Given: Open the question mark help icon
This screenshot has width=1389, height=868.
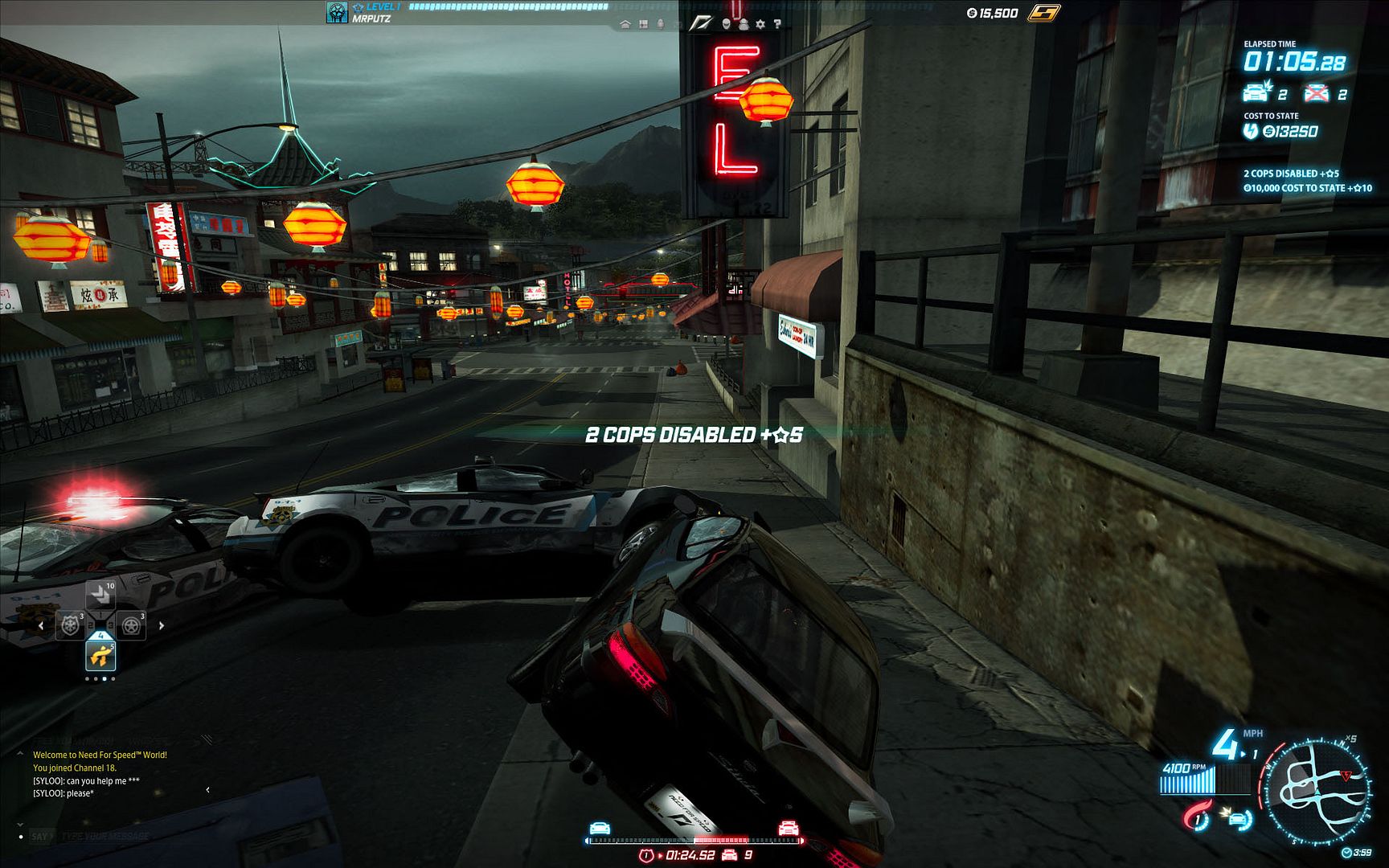Looking at the screenshot, I should [x=776, y=25].
